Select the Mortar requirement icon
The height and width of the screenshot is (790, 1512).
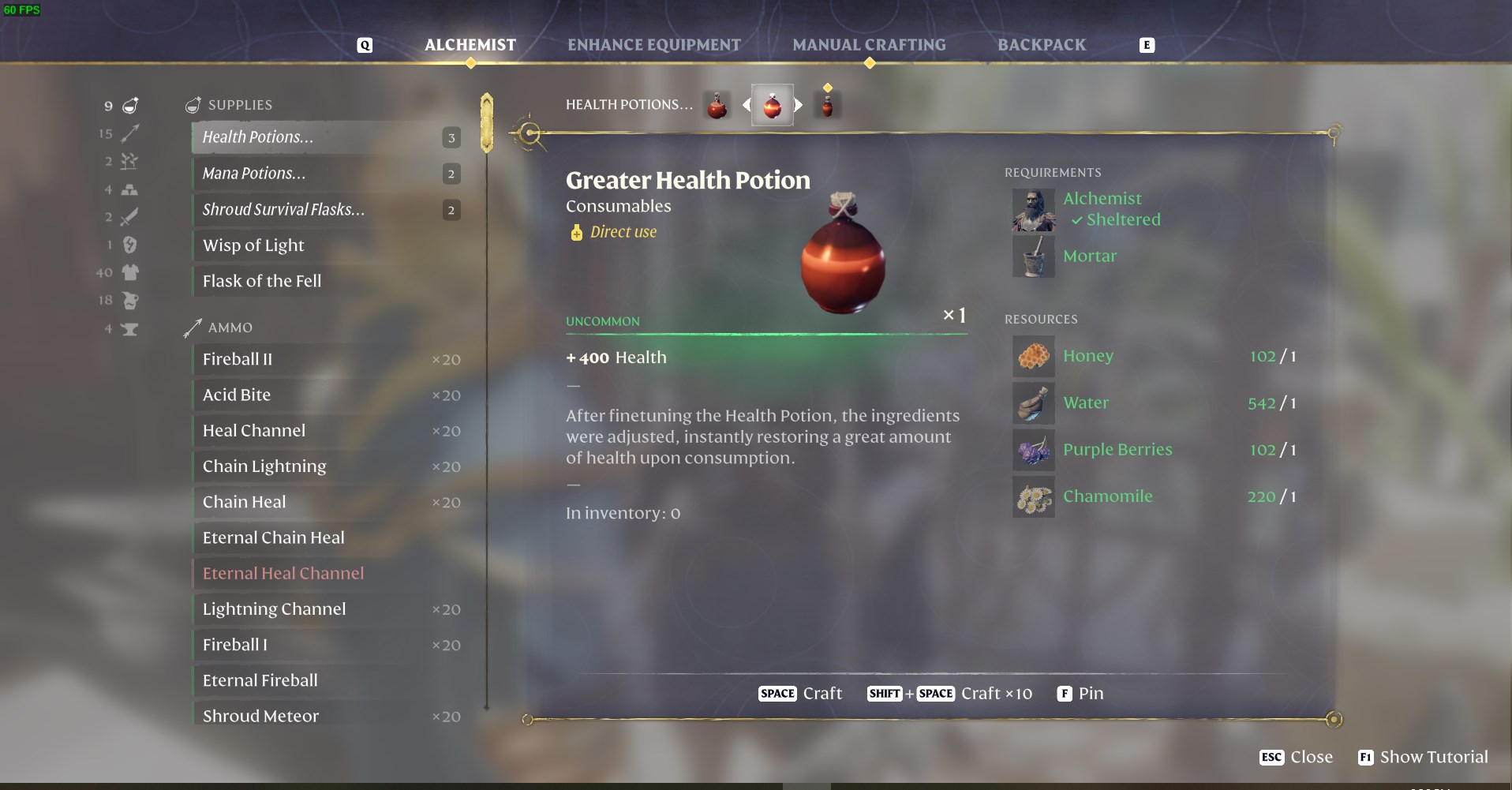click(x=1033, y=256)
